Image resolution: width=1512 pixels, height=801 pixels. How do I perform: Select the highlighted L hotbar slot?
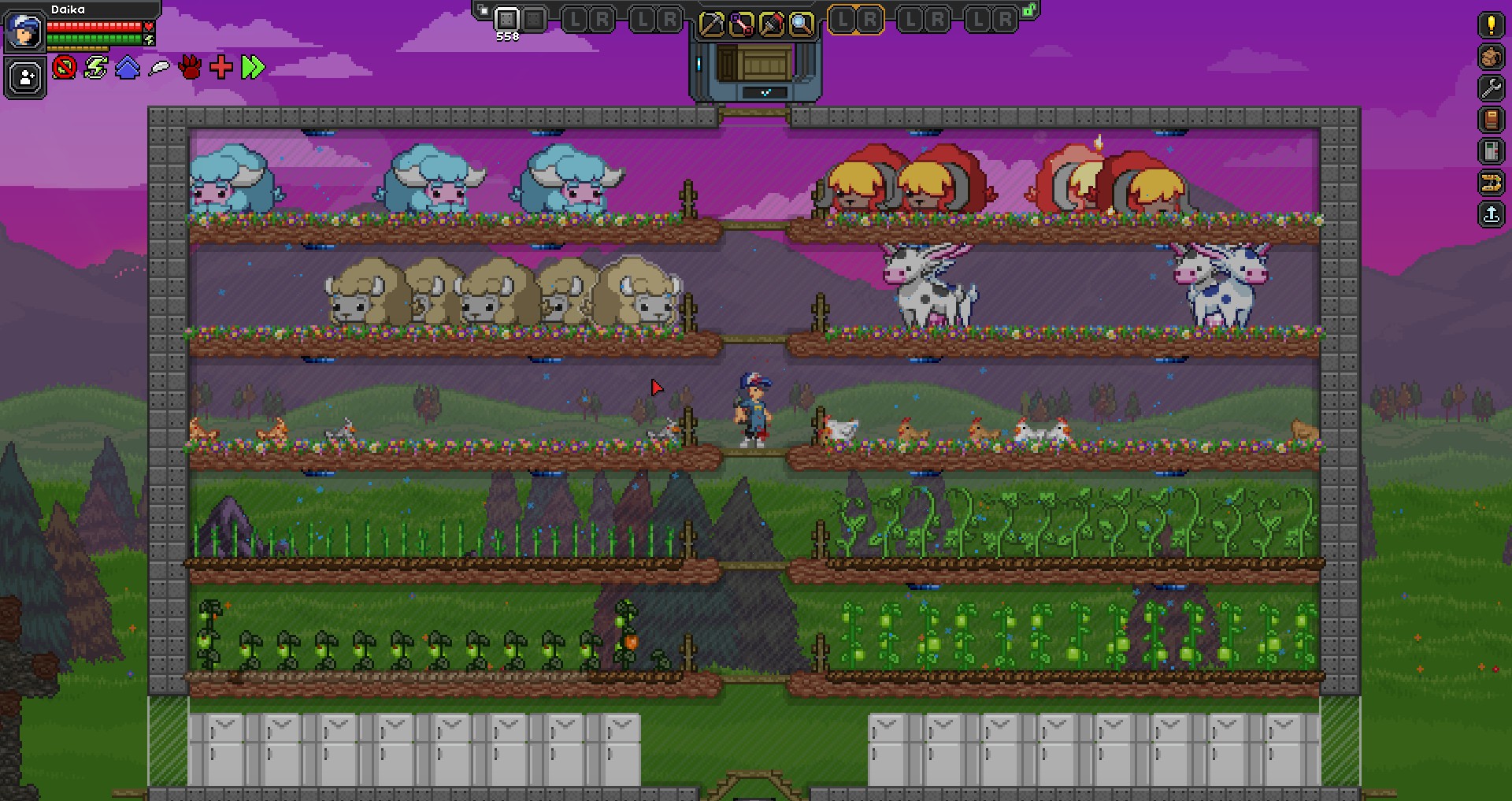pyautogui.click(x=844, y=20)
